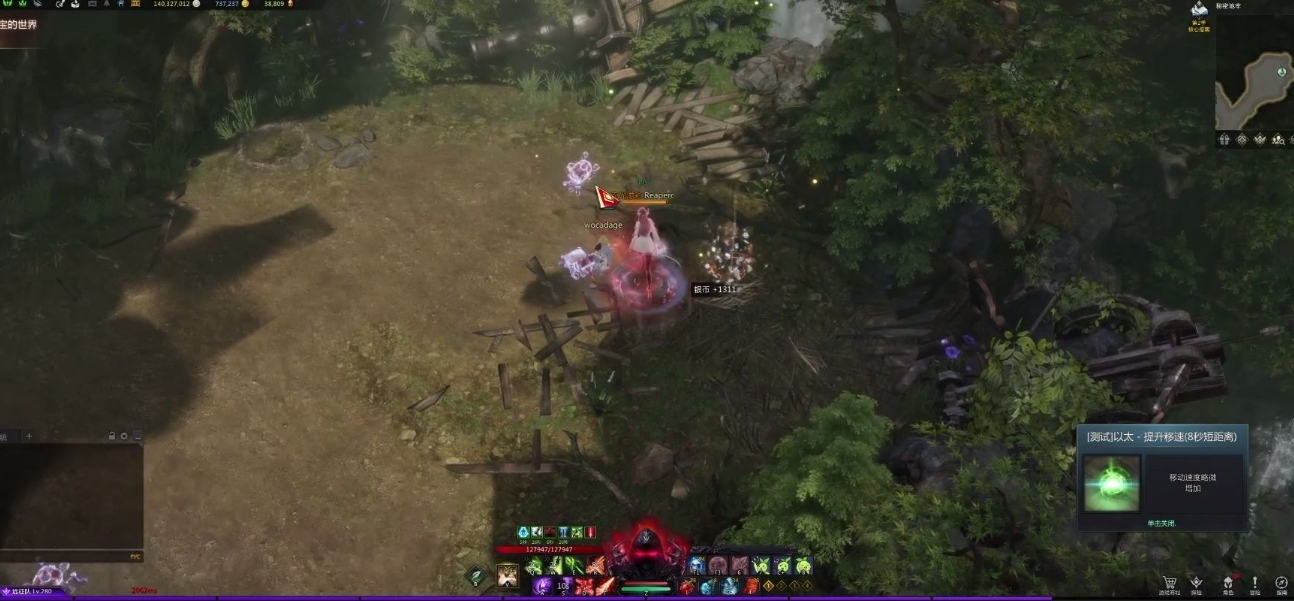
Task: Click the minimap
Action: pos(1254,91)
